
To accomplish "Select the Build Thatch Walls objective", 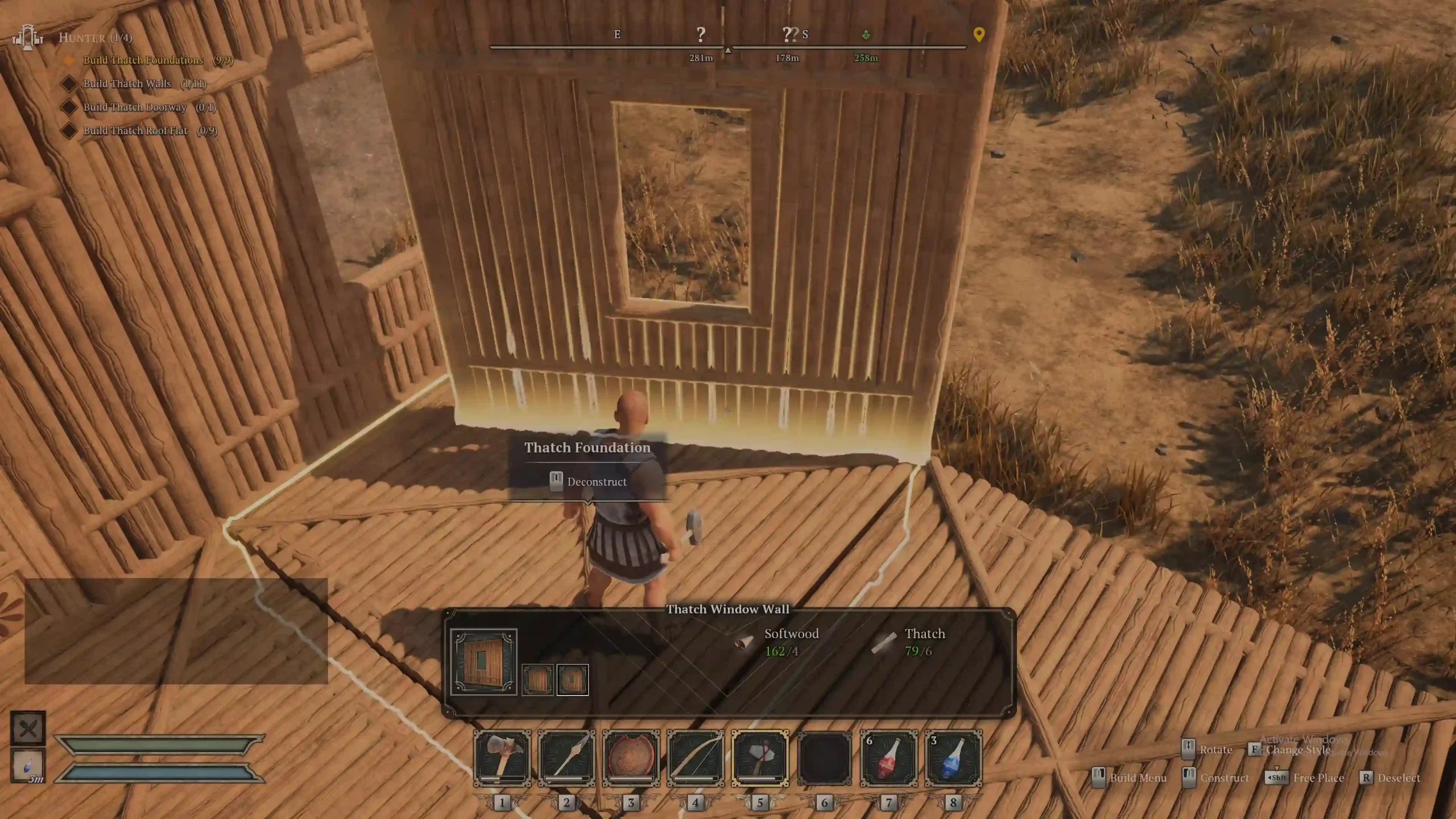I will (x=127, y=84).
